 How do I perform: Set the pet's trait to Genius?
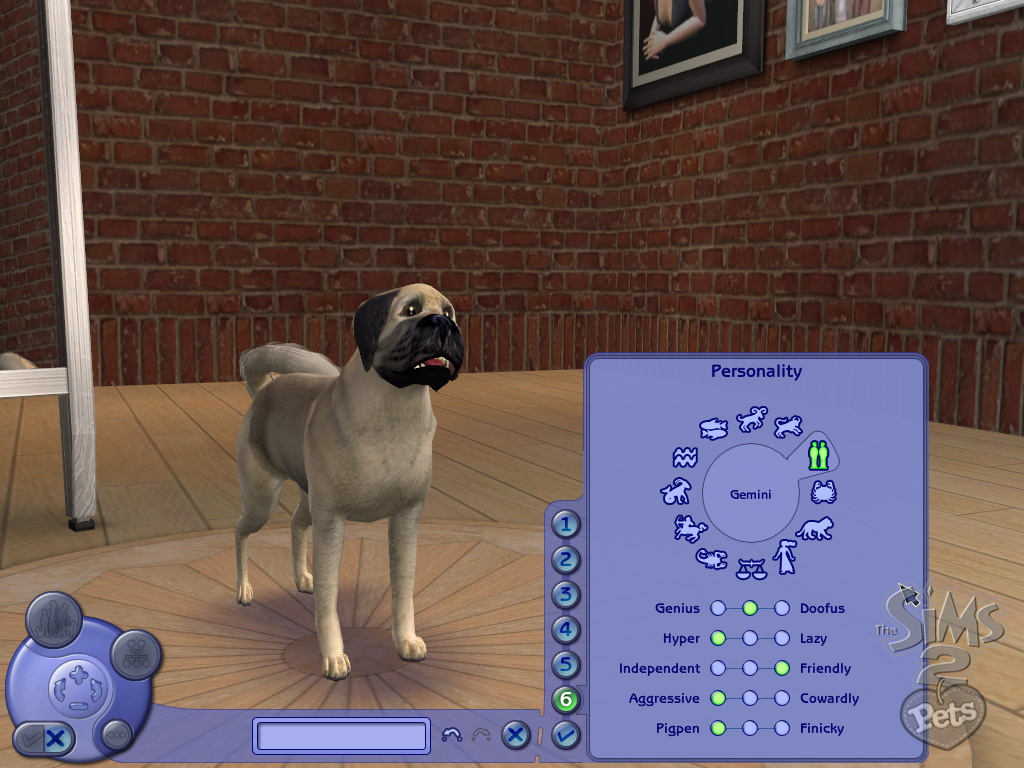coord(718,608)
